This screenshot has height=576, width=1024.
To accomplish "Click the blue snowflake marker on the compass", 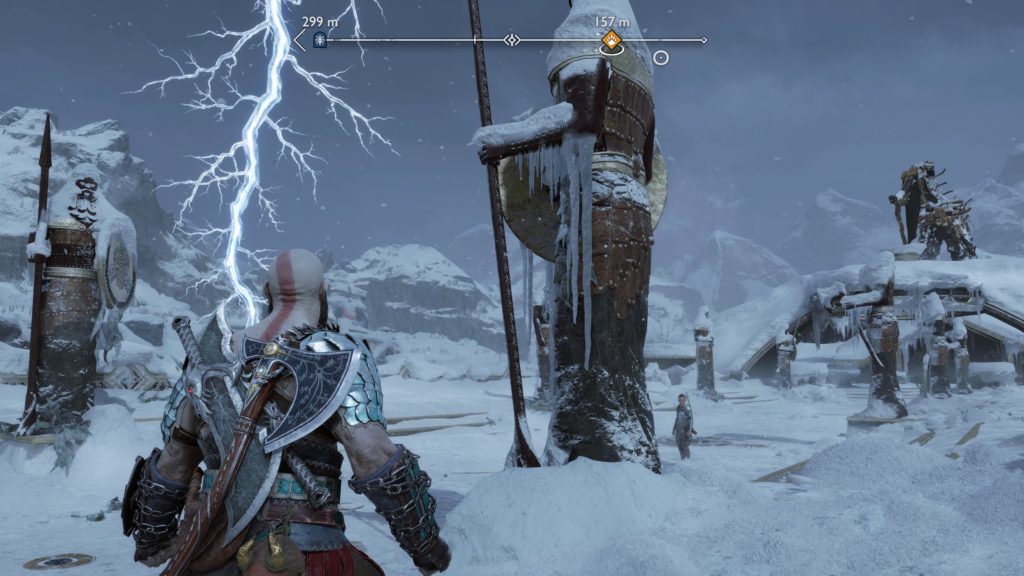I will pyautogui.click(x=320, y=40).
